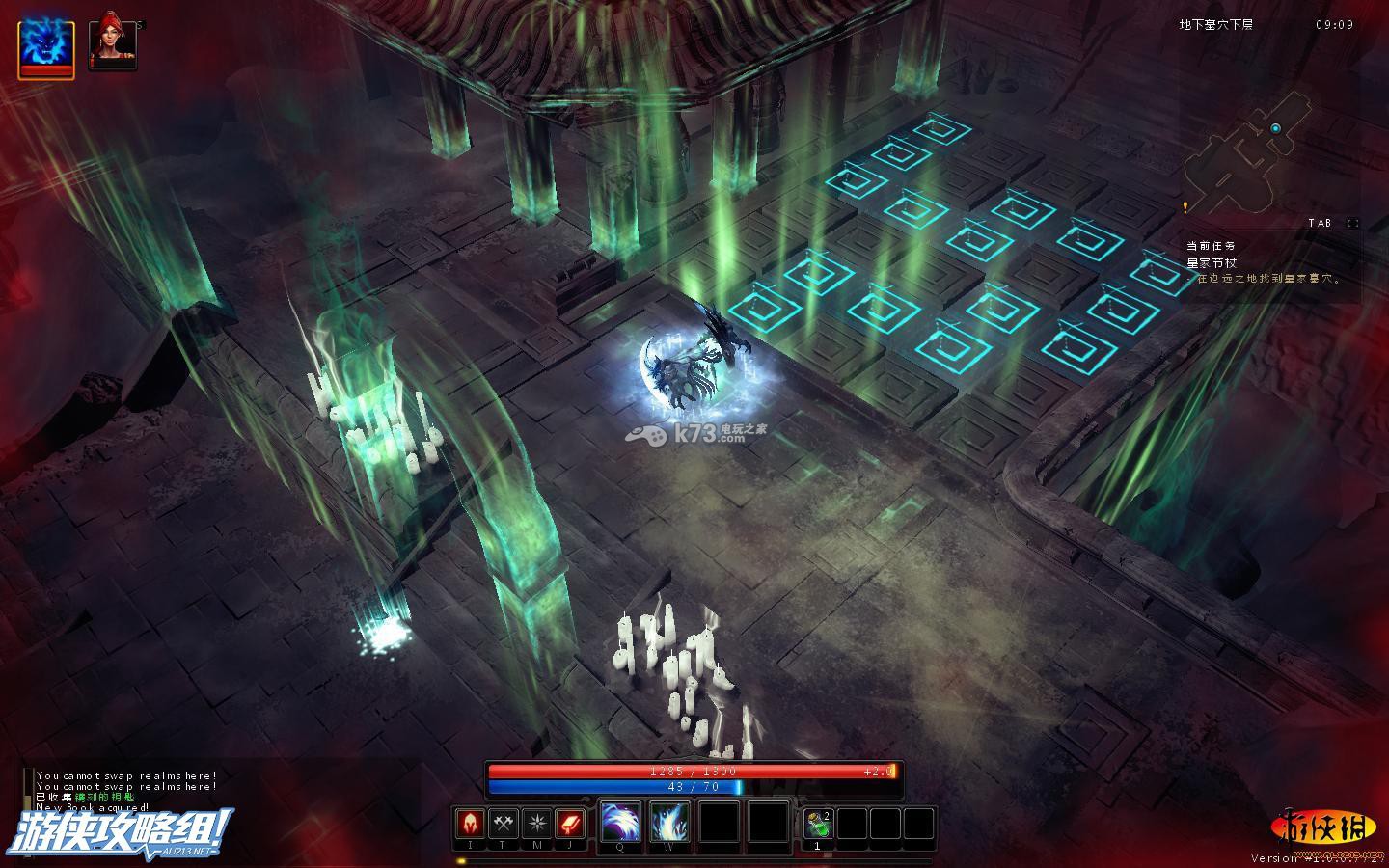Click the chat log message area
The height and width of the screenshot is (868, 1389).
[x=125, y=791]
